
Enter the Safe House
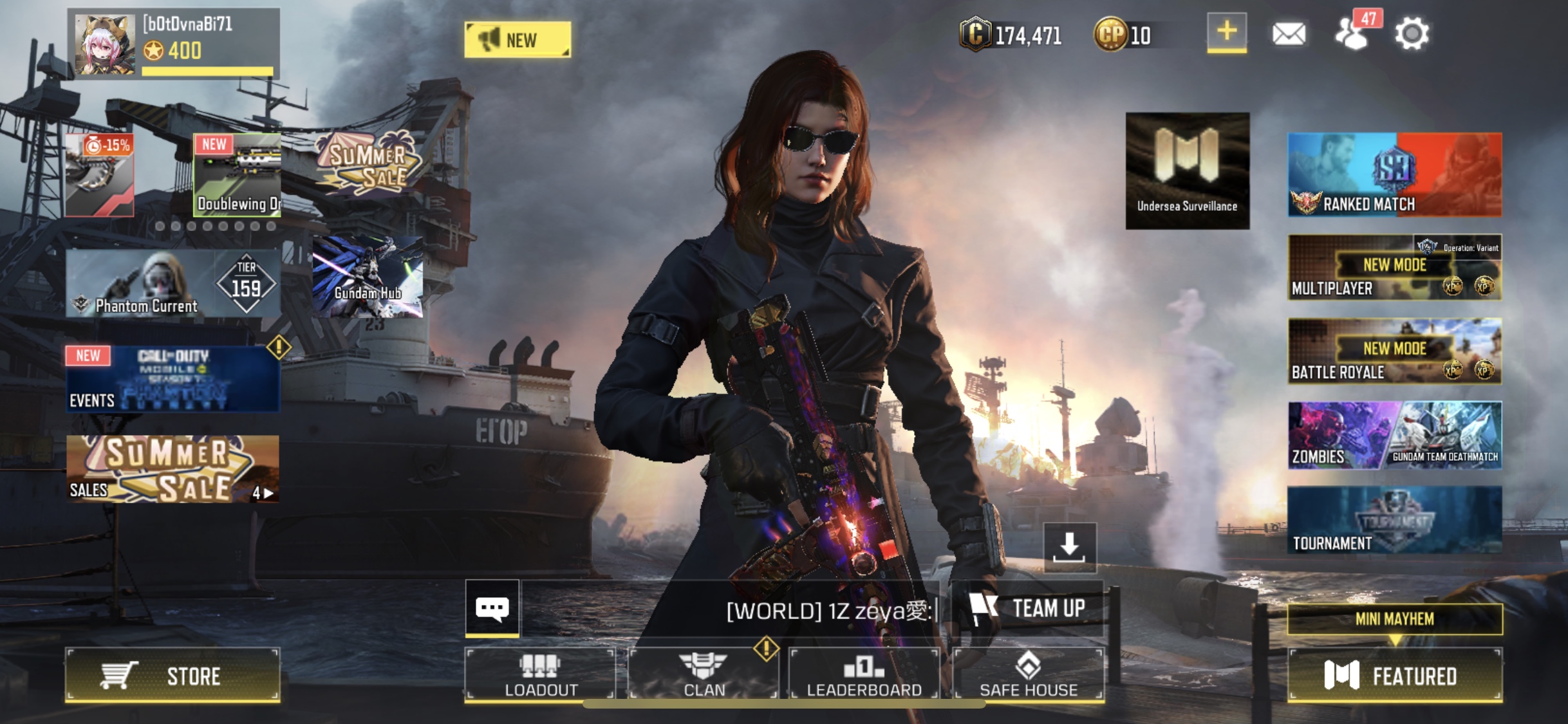tap(1028, 674)
